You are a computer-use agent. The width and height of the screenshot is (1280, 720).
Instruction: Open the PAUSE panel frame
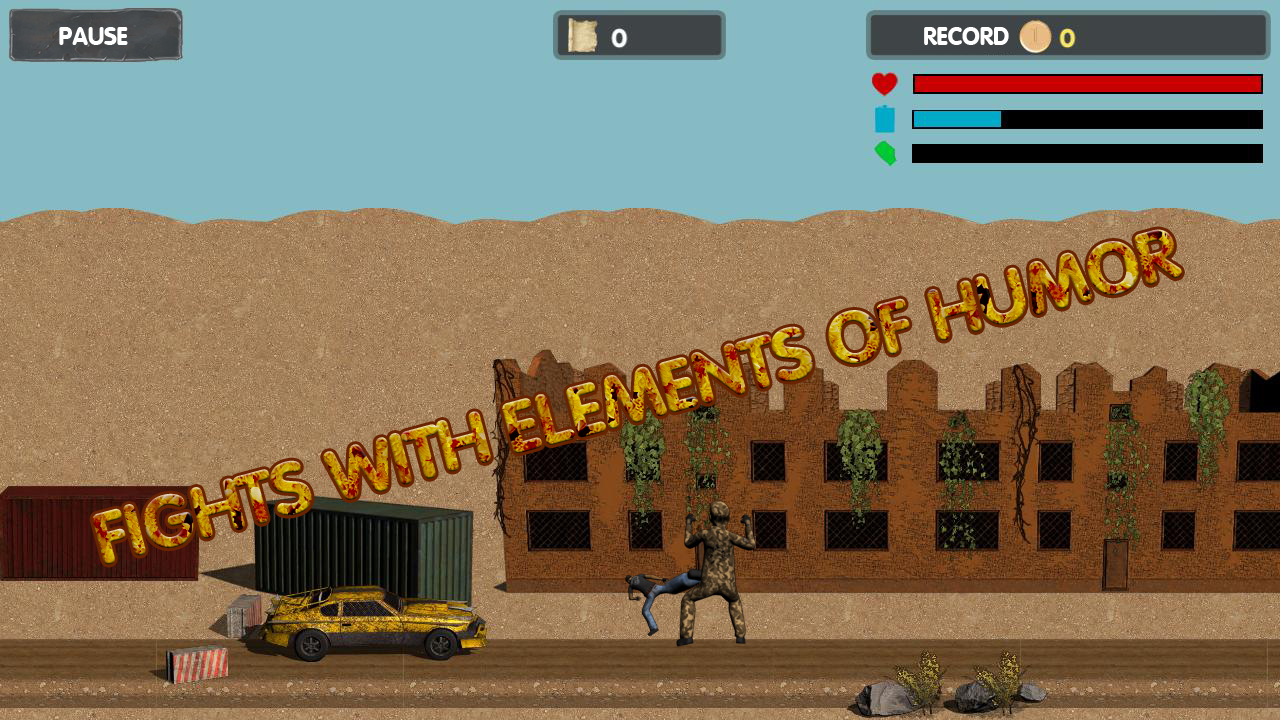pyautogui.click(x=95, y=35)
